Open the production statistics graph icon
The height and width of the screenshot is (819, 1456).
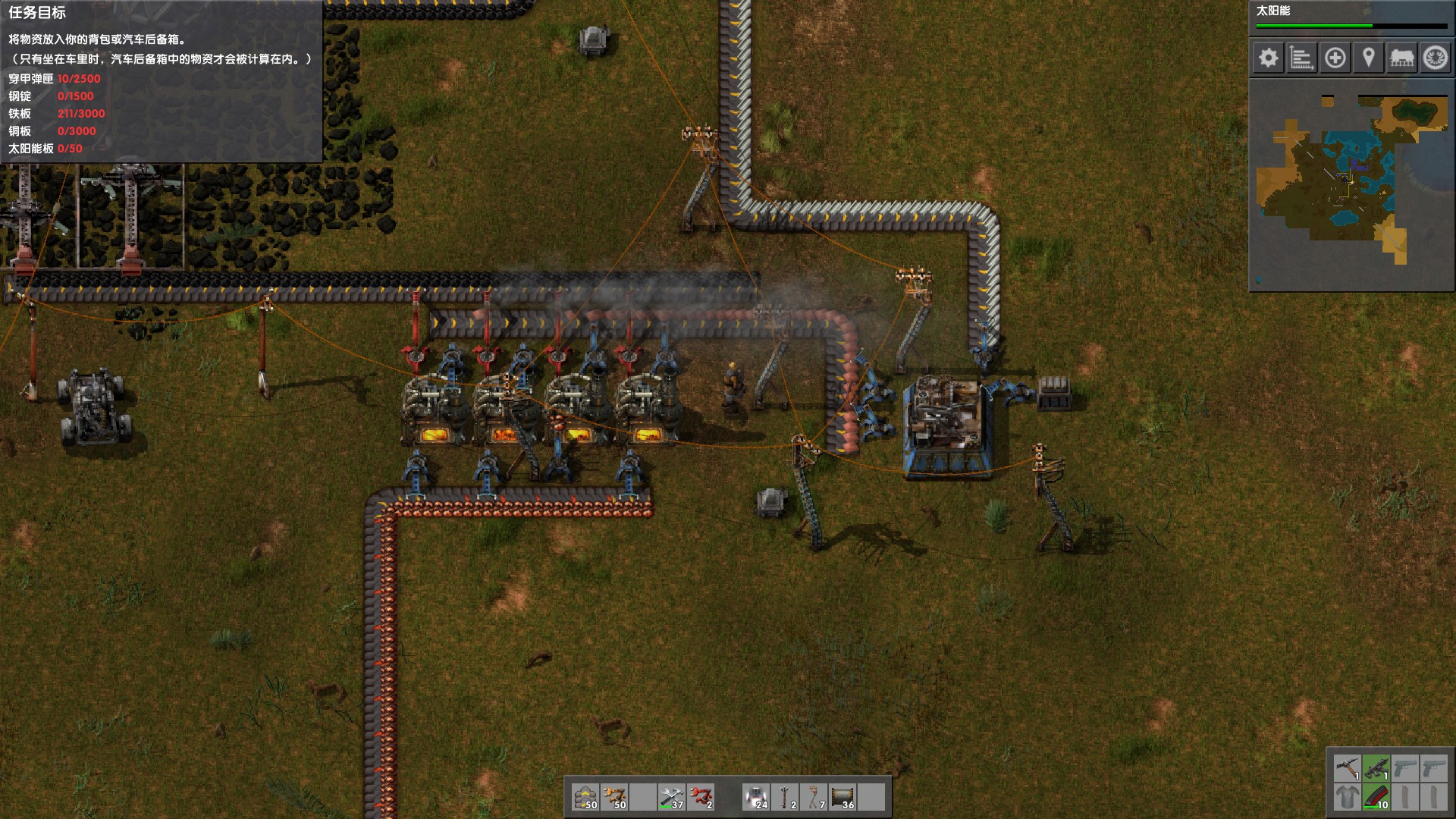point(1302,57)
